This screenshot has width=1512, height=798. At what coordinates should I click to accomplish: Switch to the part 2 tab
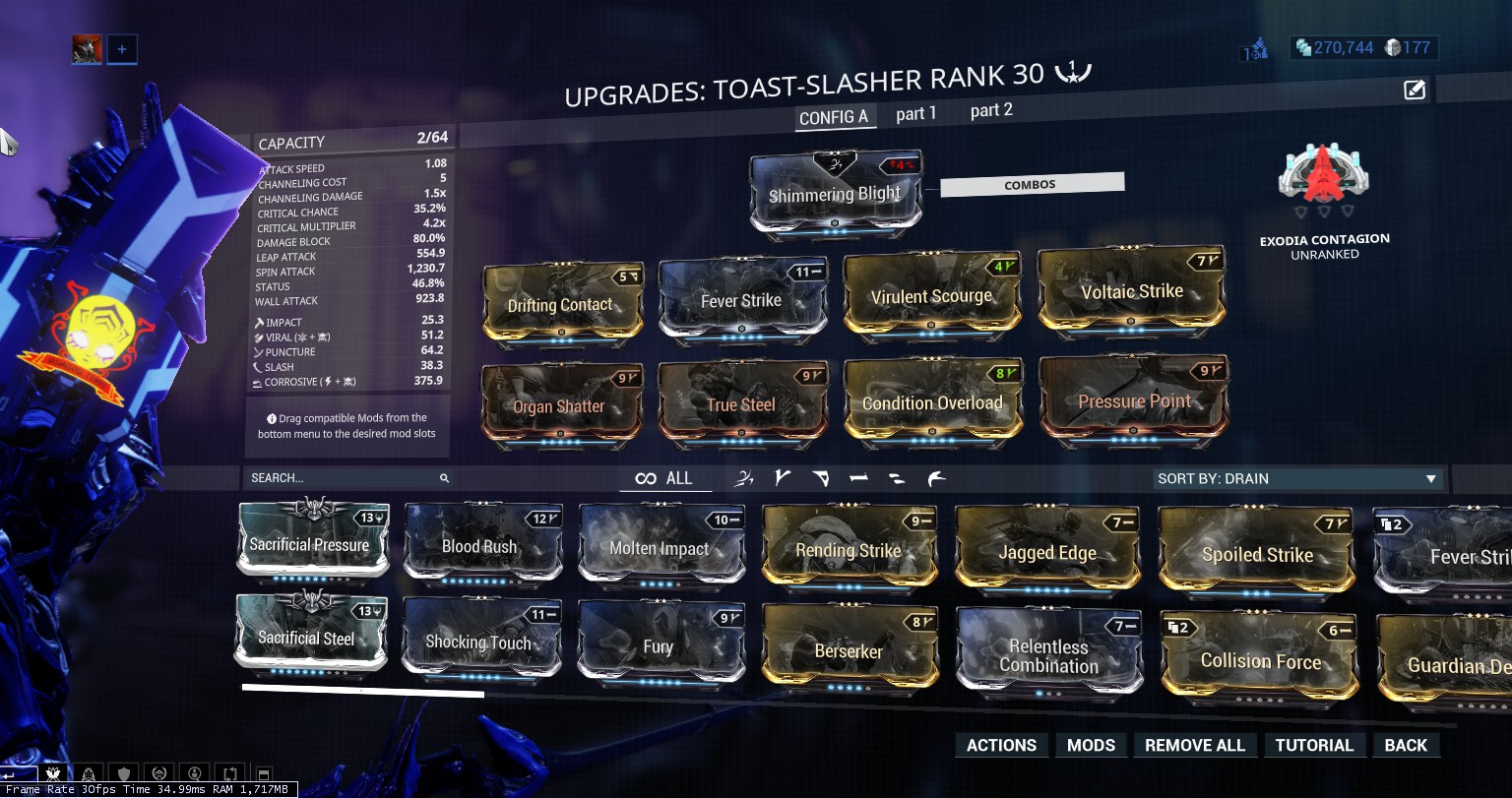click(990, 110)
